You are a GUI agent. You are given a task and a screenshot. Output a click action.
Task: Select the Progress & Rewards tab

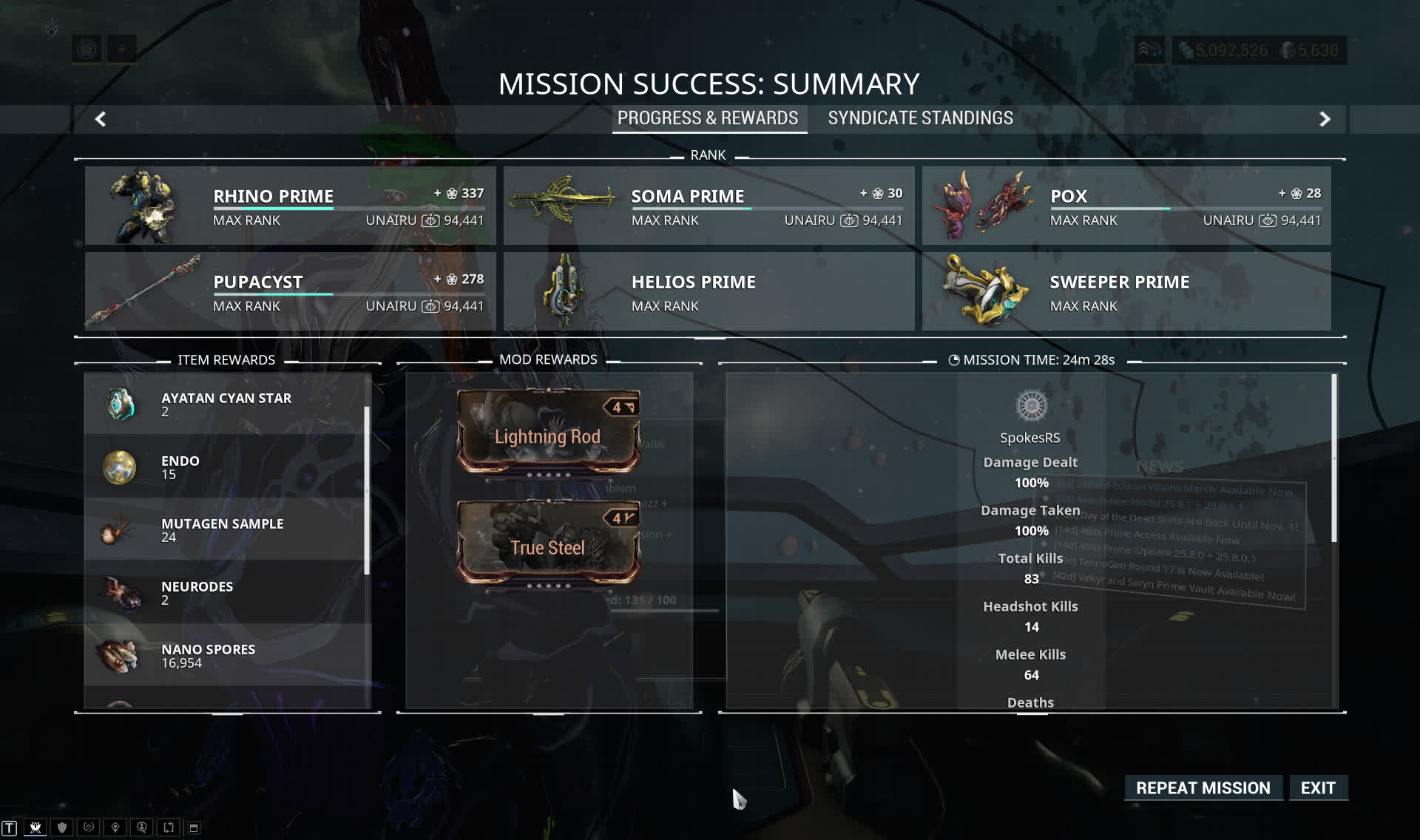click(707, 118)
